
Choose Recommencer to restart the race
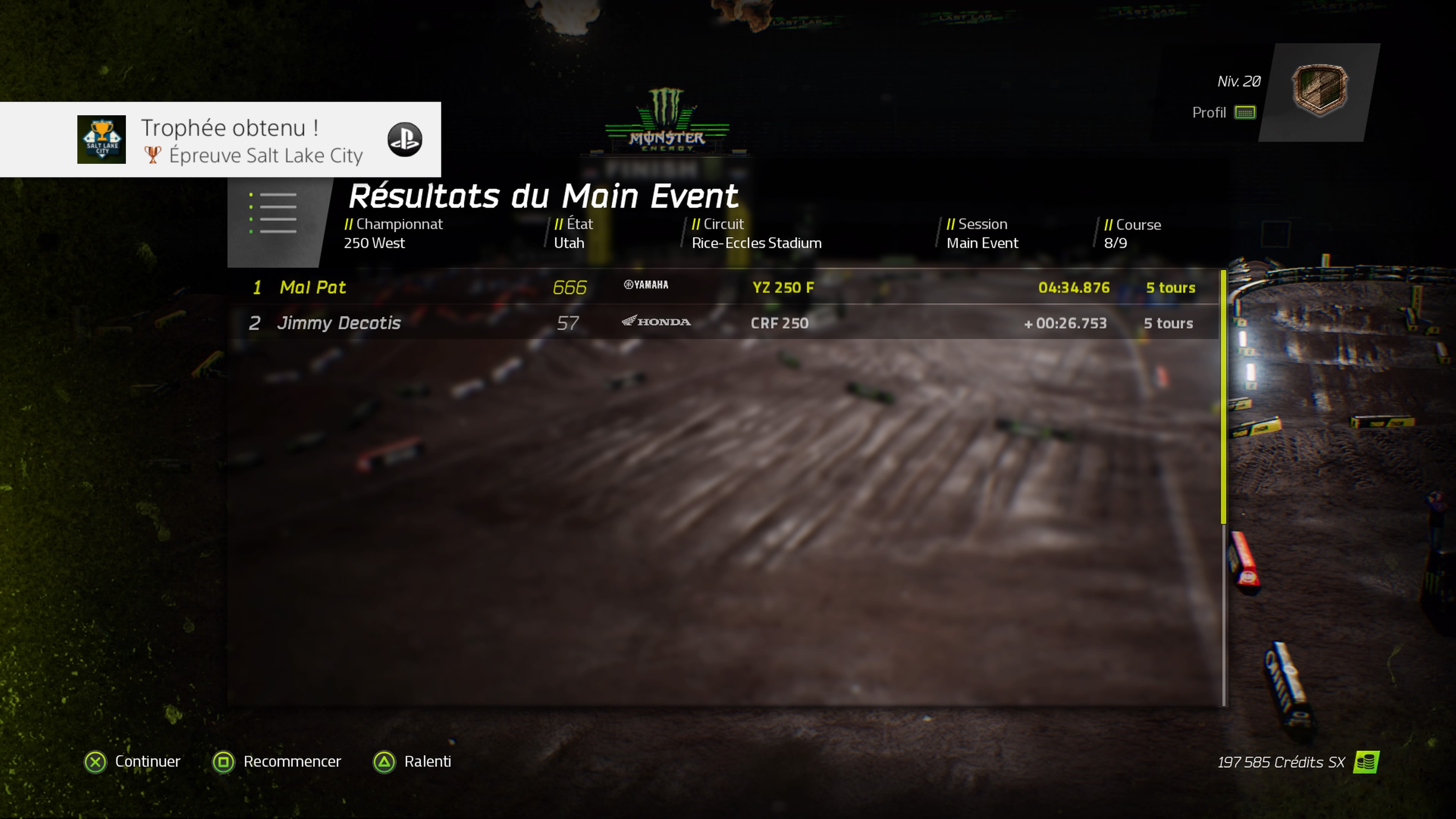point(277,761)
